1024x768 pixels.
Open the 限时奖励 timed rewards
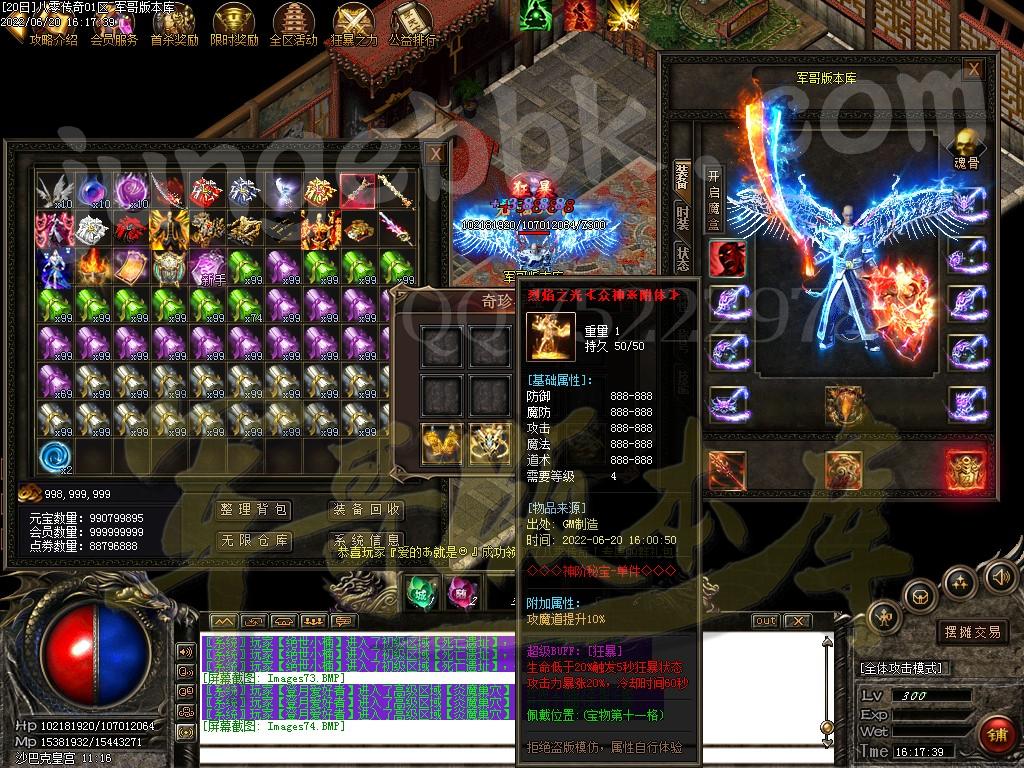234,24
